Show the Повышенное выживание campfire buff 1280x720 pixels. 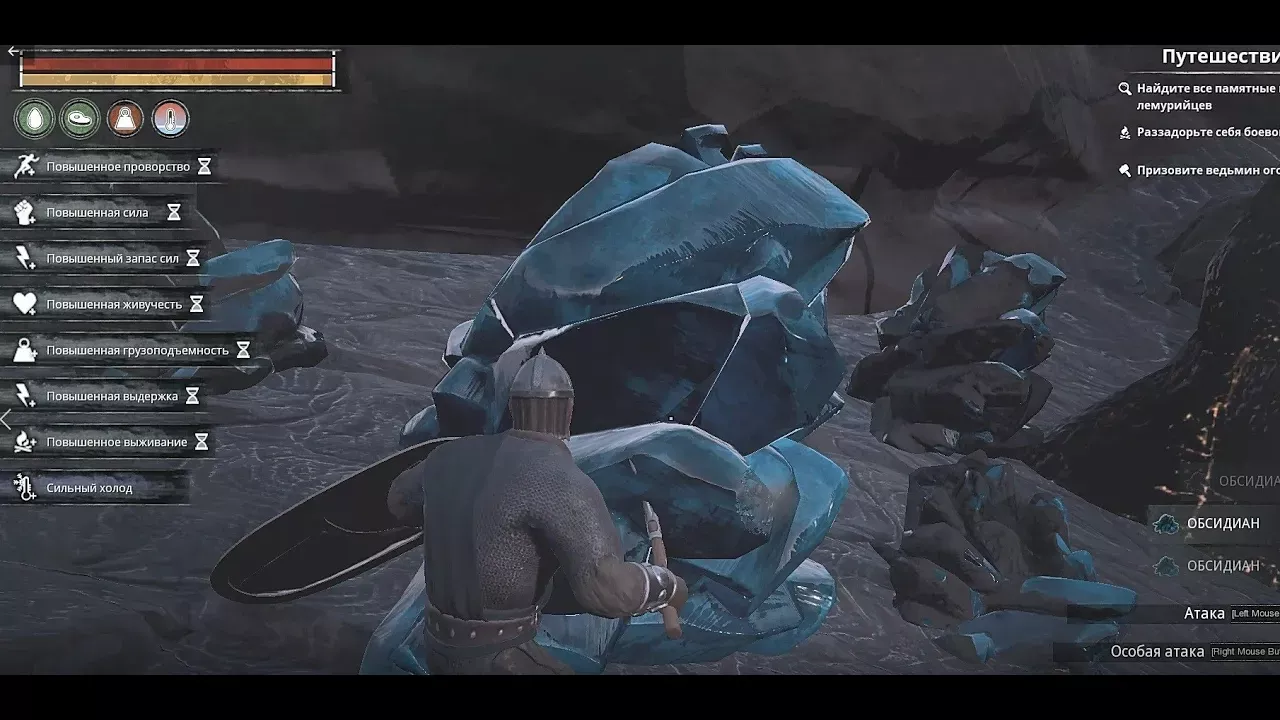click(111, 442)
